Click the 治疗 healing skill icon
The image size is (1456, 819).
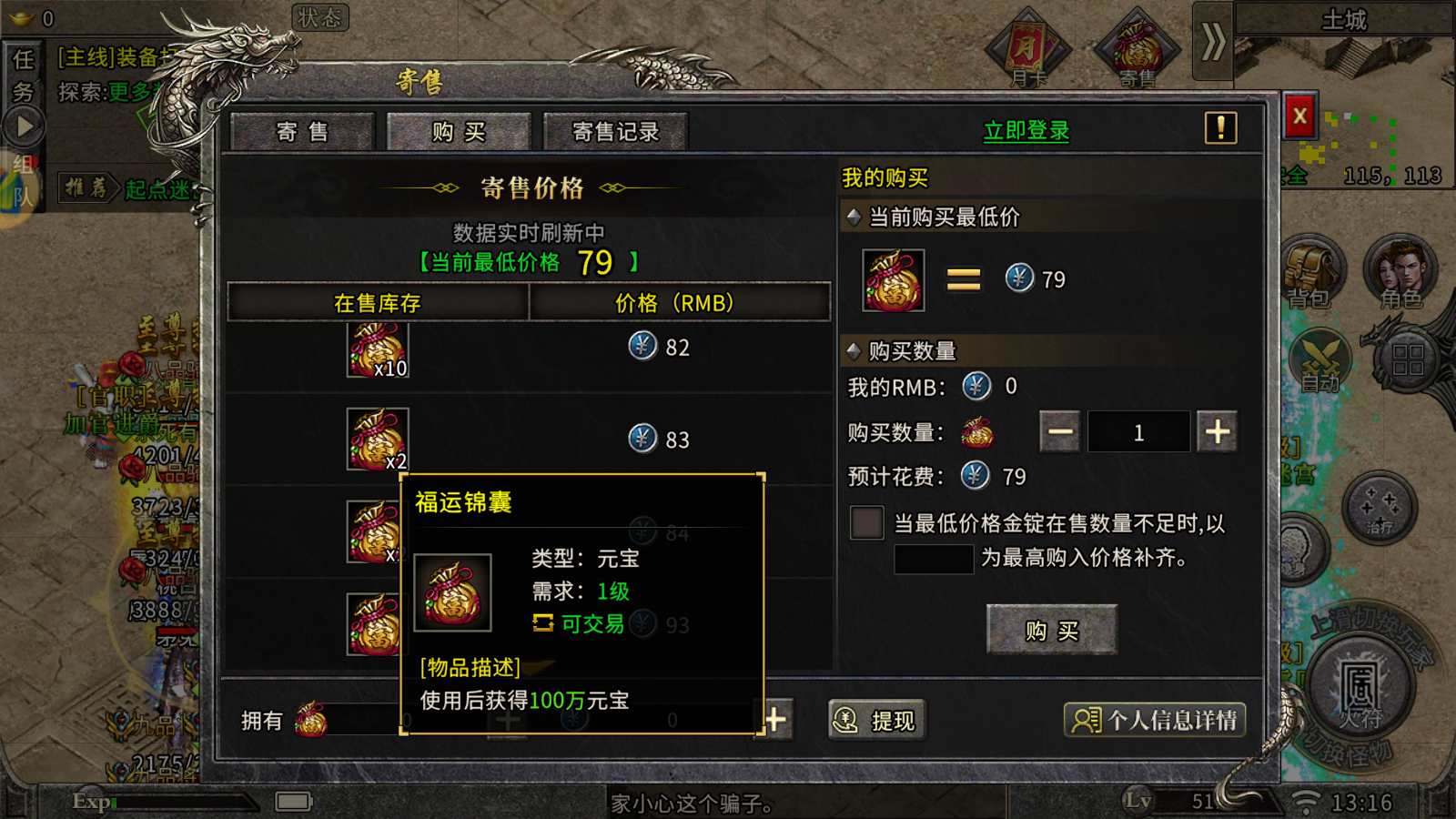(x=1381, y=508)
